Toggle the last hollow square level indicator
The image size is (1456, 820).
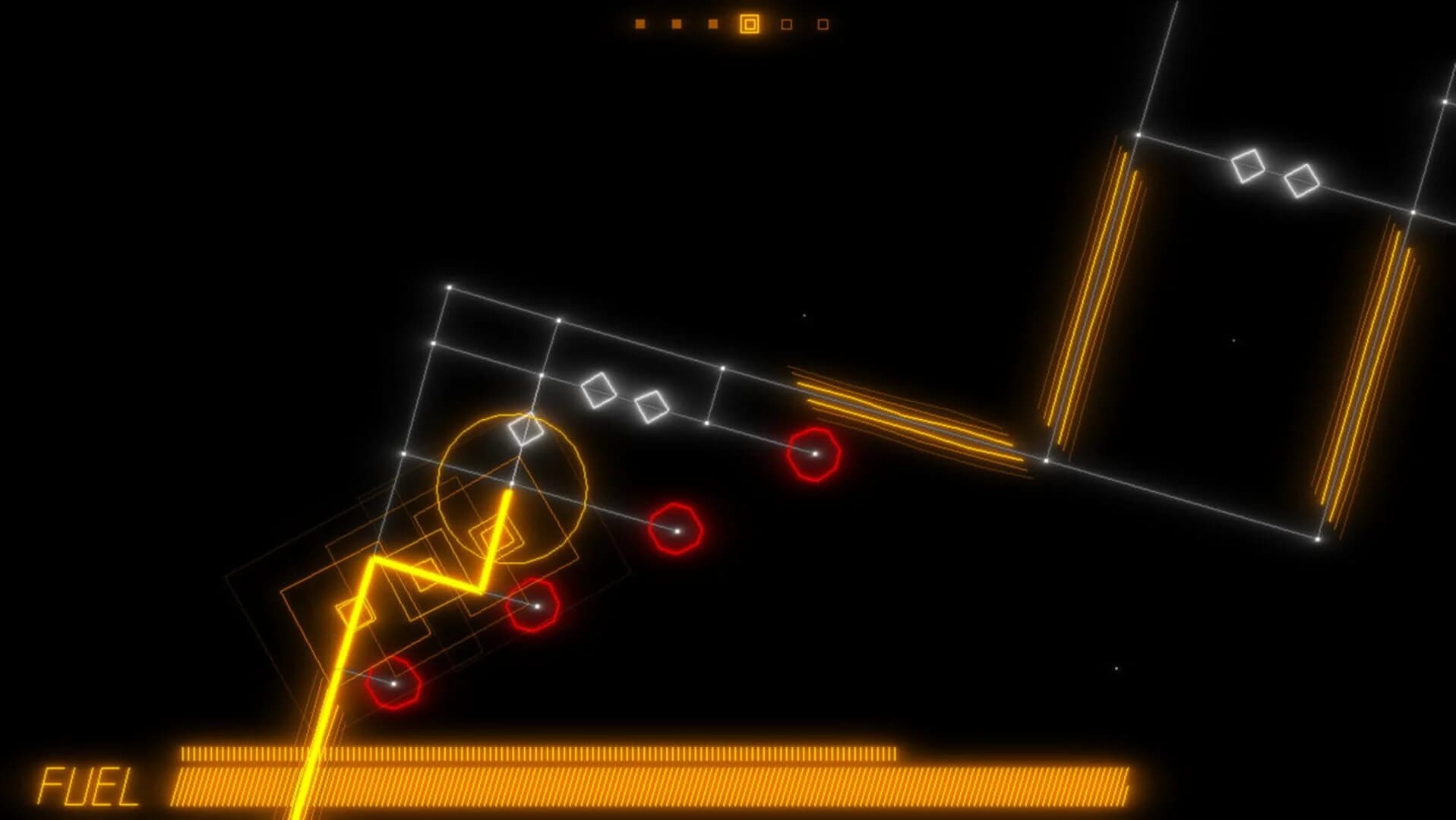(822, 25)
